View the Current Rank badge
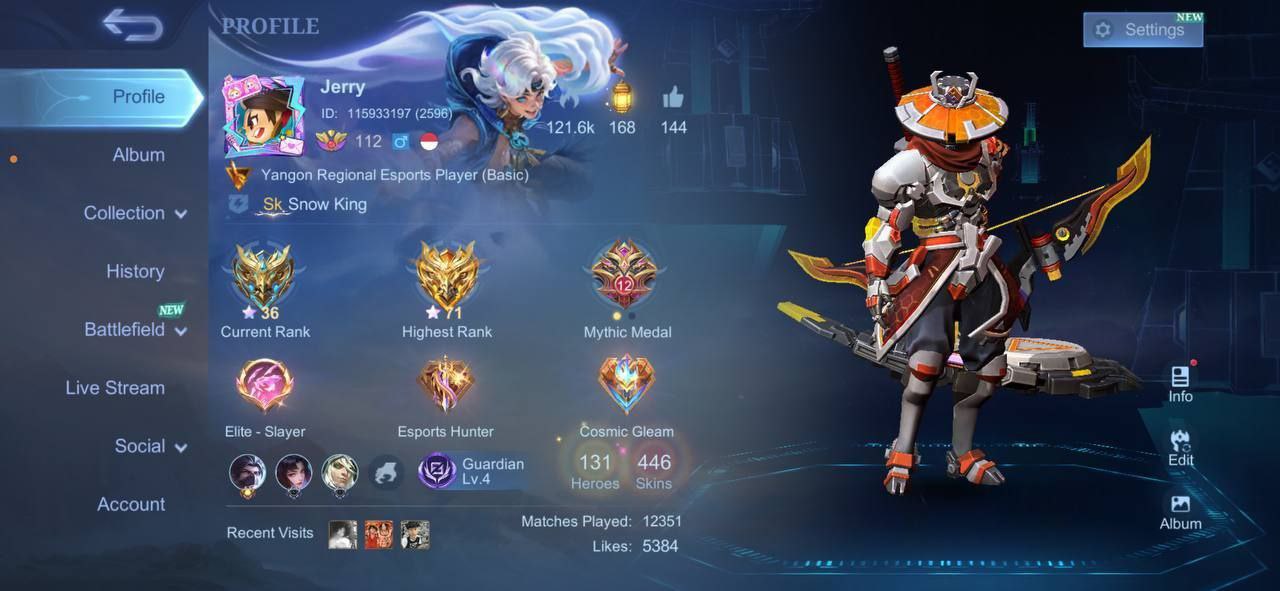 264,277
